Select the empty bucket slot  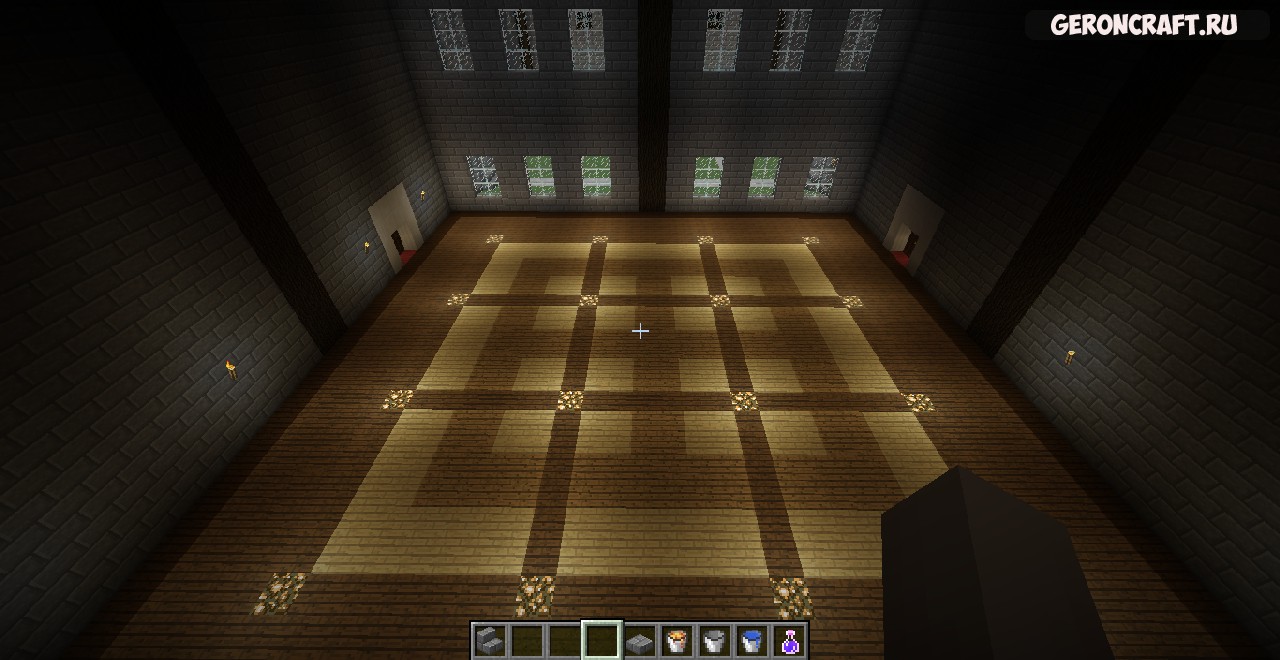pos(715,640)
